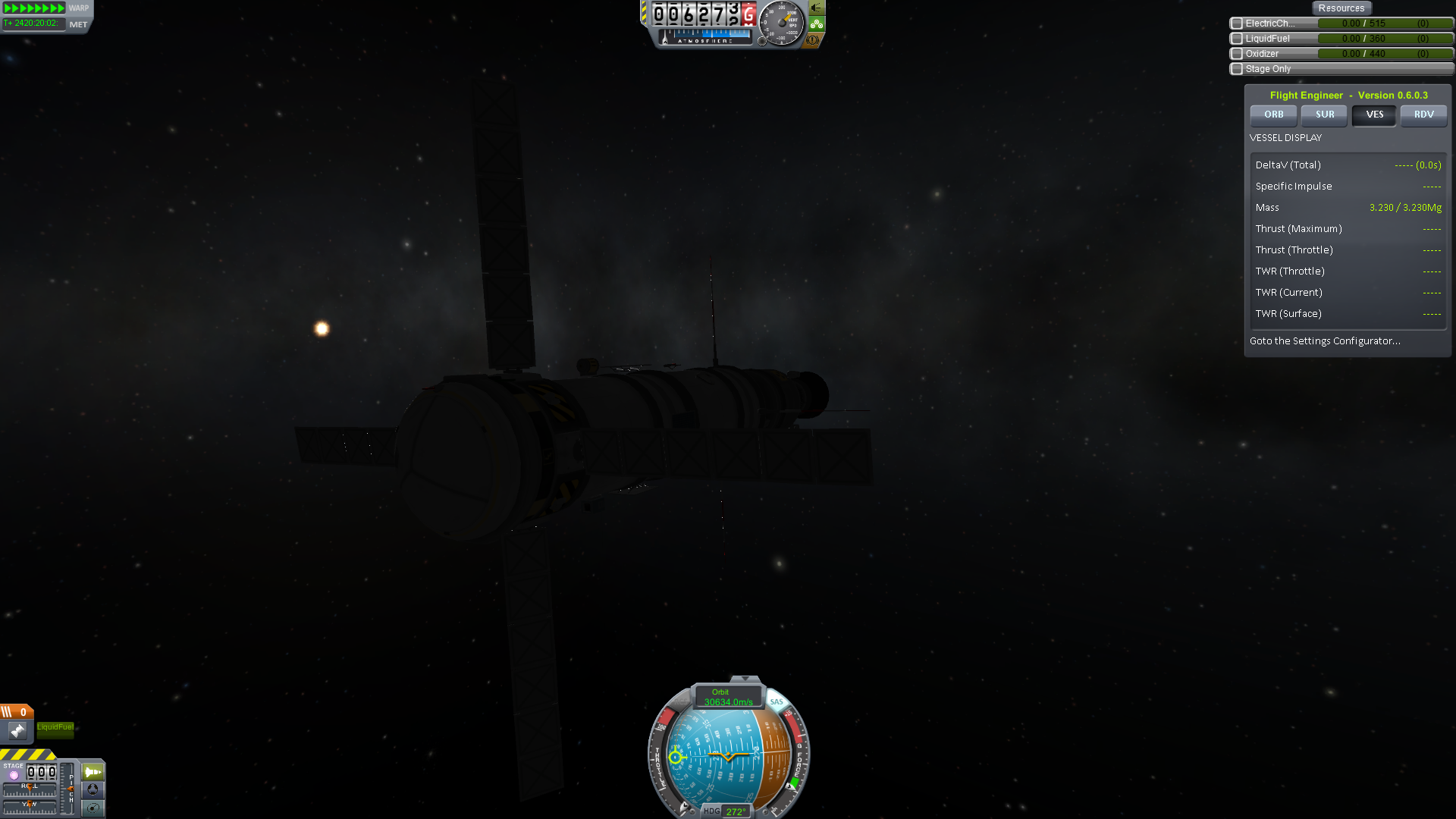Screen dimensions: 1456x819
Task: Enable the Oxidizer resource checkbox
Action: pyautogui.click(x=1237, y=54)
